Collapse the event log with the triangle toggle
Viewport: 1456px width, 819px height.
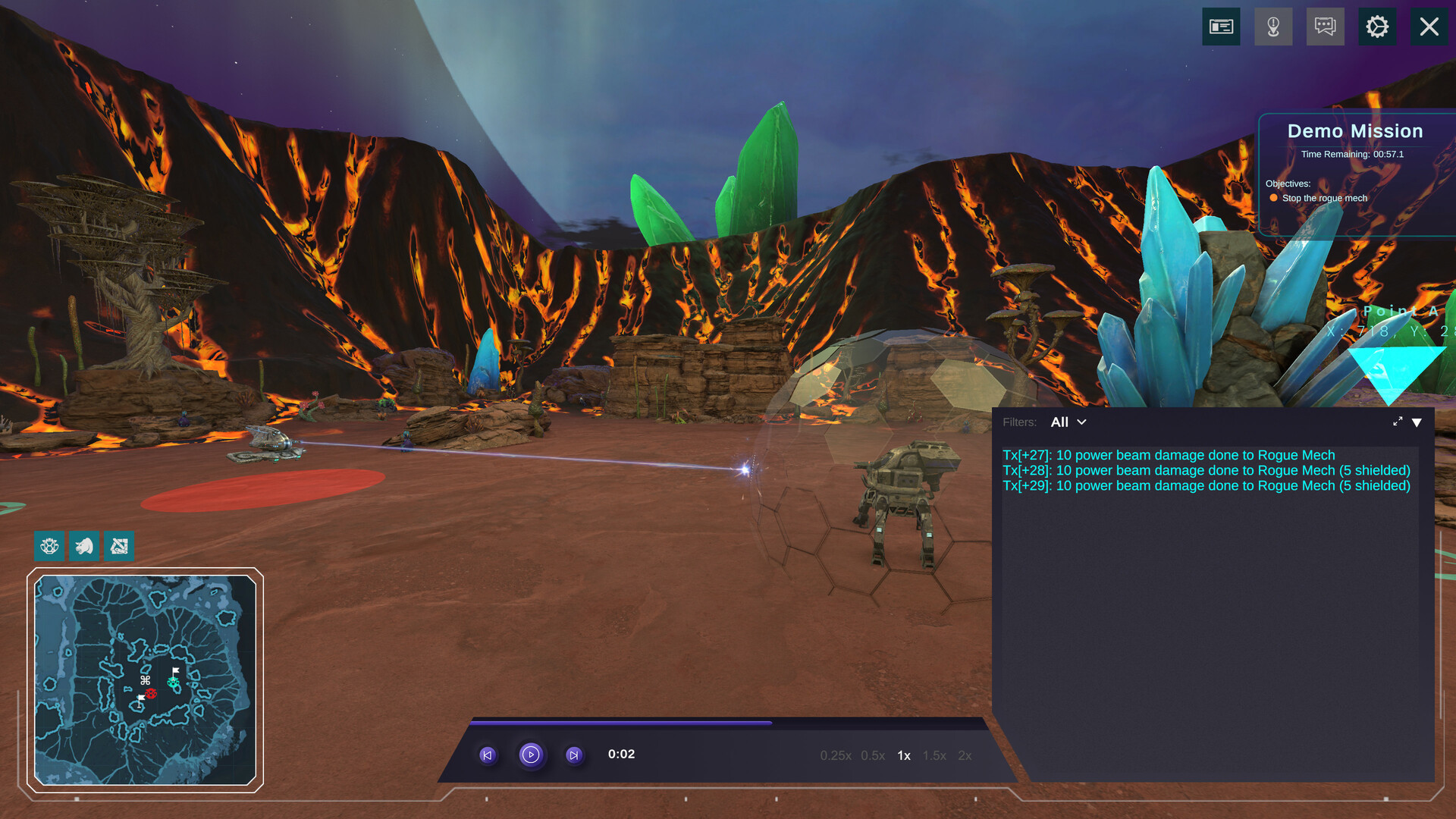coord(1417,422)
